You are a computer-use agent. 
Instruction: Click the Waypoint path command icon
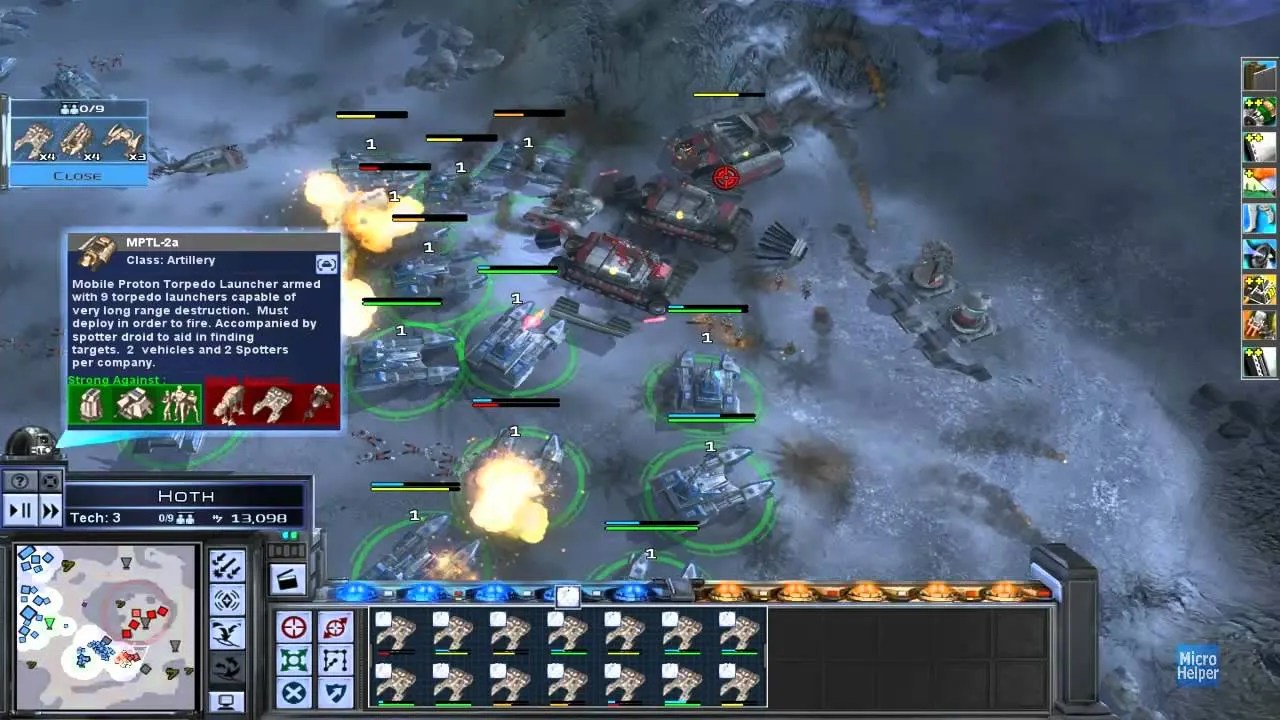coord(335,659)
